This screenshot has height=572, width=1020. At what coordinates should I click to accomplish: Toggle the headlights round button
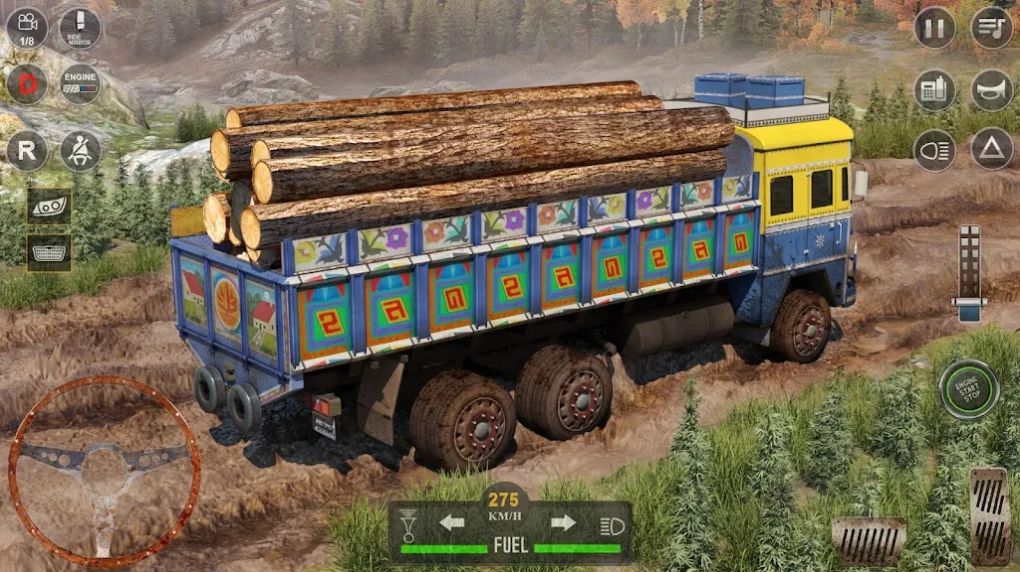tap(935, 150)
